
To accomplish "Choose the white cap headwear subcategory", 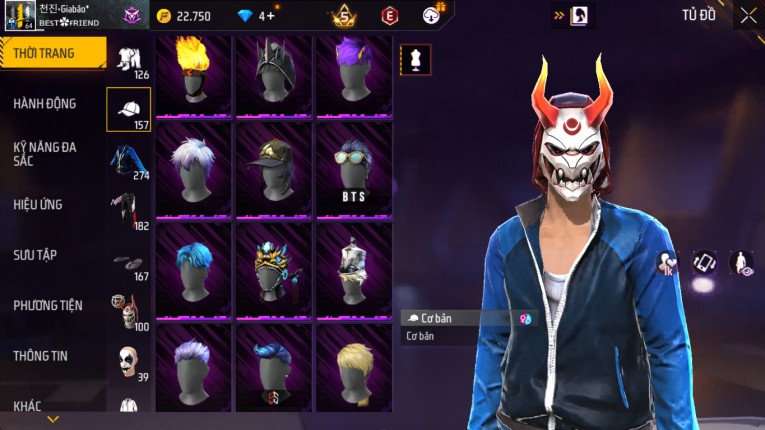I will (x=128, y=110).
